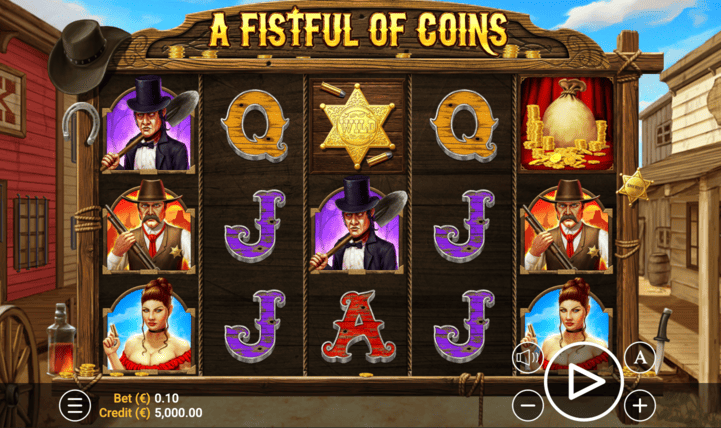Screen dimensions: 721x428
Task: Increase the bet with plus button
Action: (640, 405)
